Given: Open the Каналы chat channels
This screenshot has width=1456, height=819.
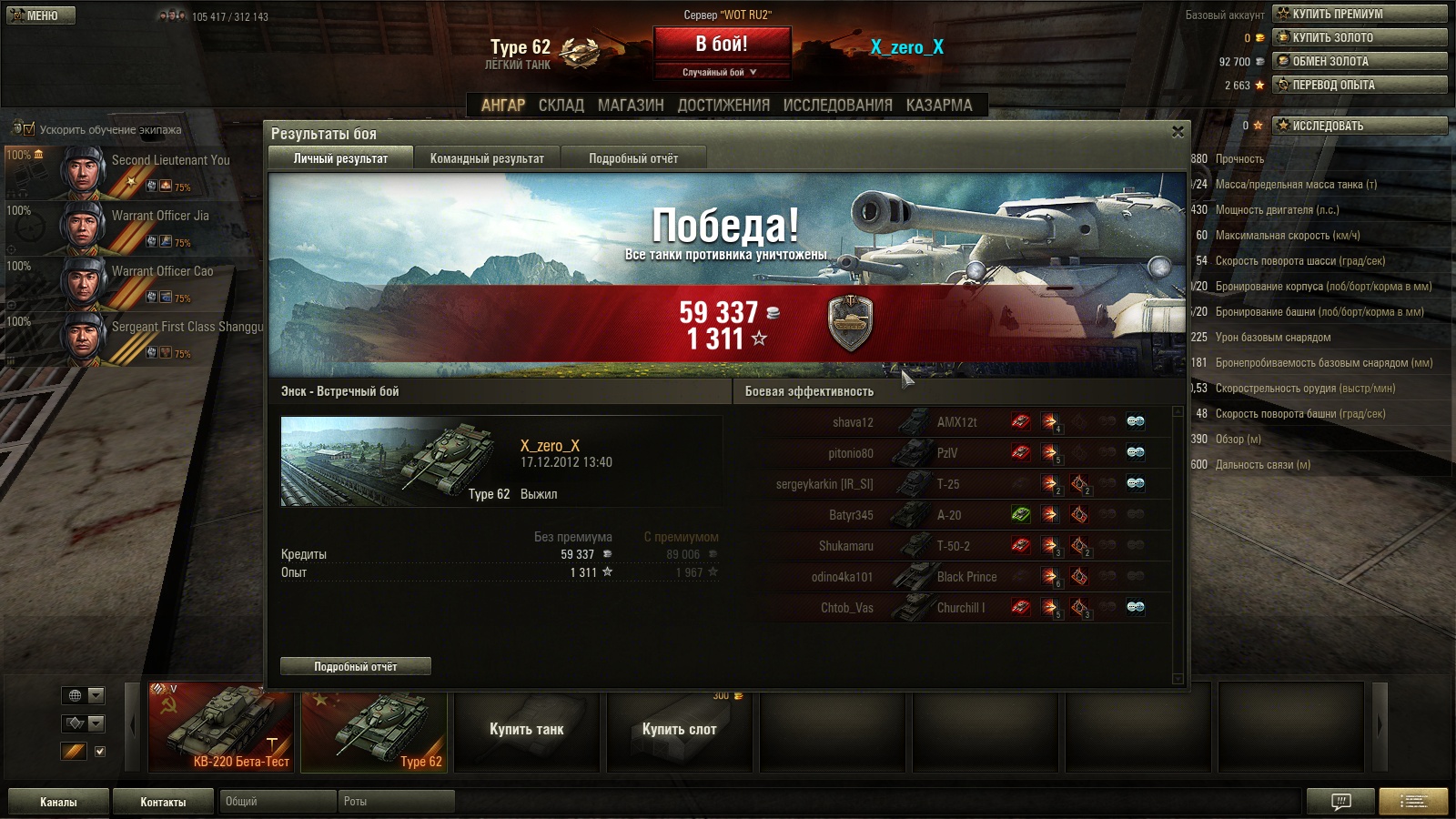Looking at the screenshot, I should 58,802.
